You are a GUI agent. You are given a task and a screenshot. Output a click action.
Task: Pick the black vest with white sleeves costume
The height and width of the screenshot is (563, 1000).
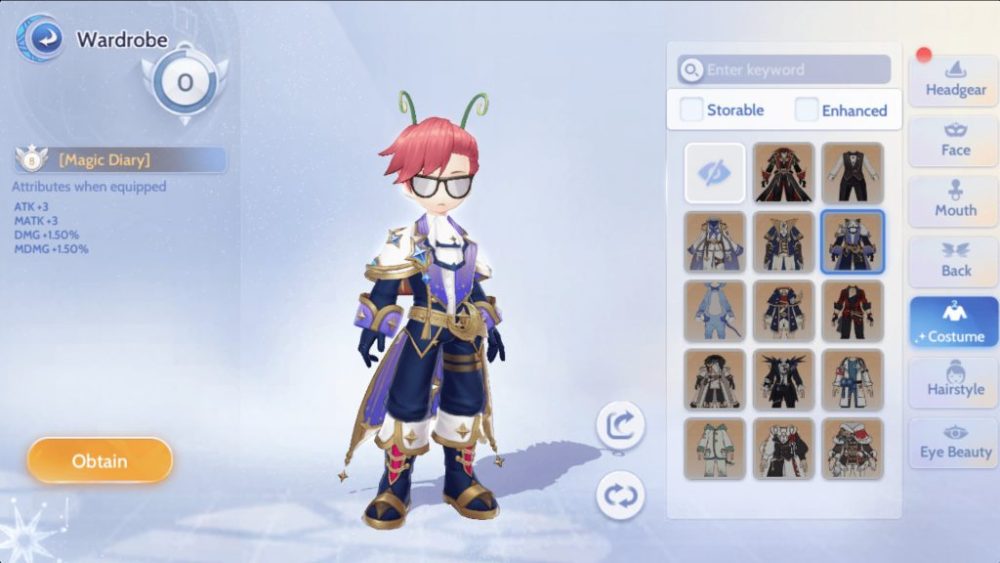point(852,173)
